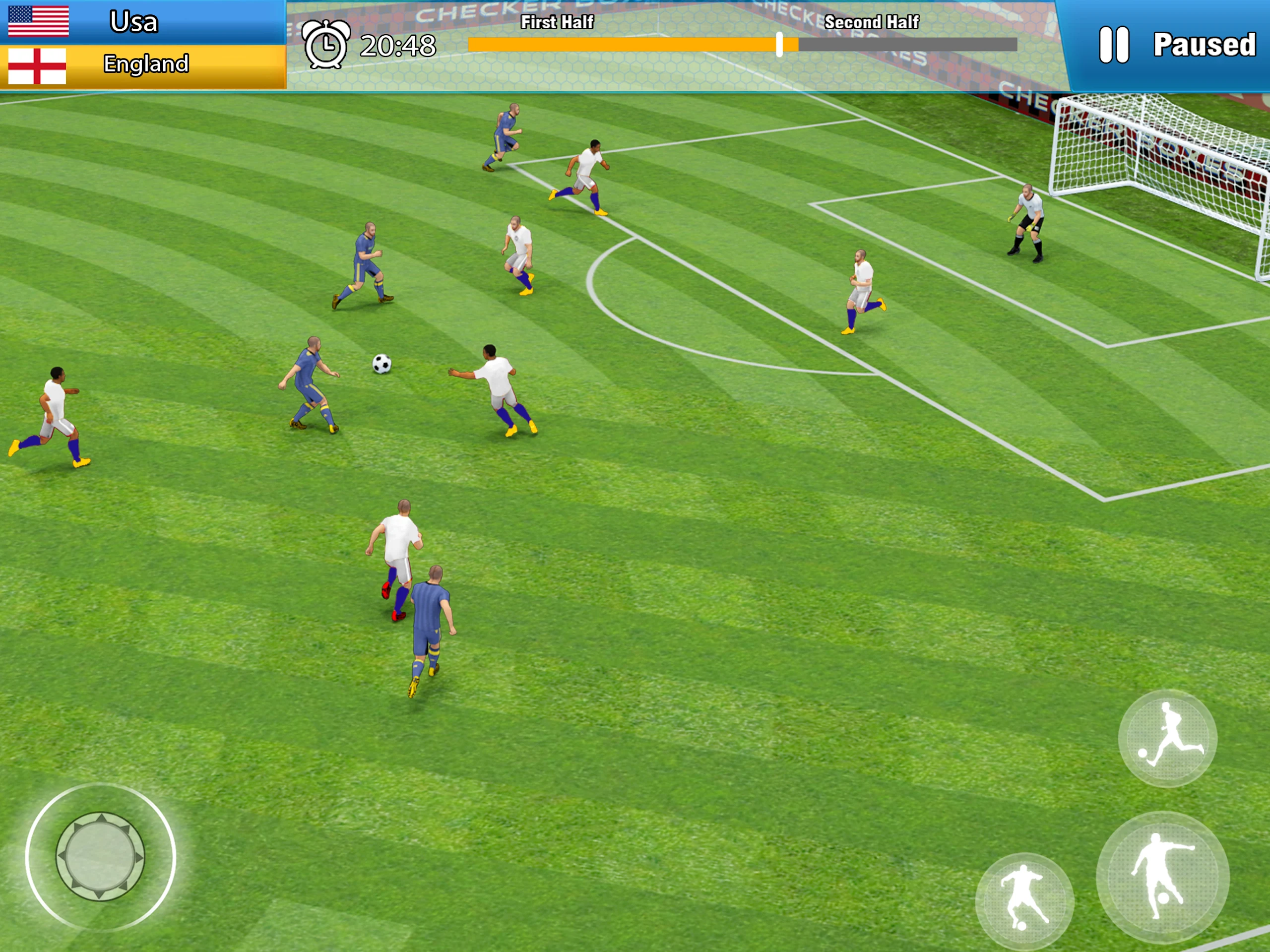The height and width of the screenshot is (952, 1270).
Task: Tap the sprinting player action button
Action: click(1167, 738)
